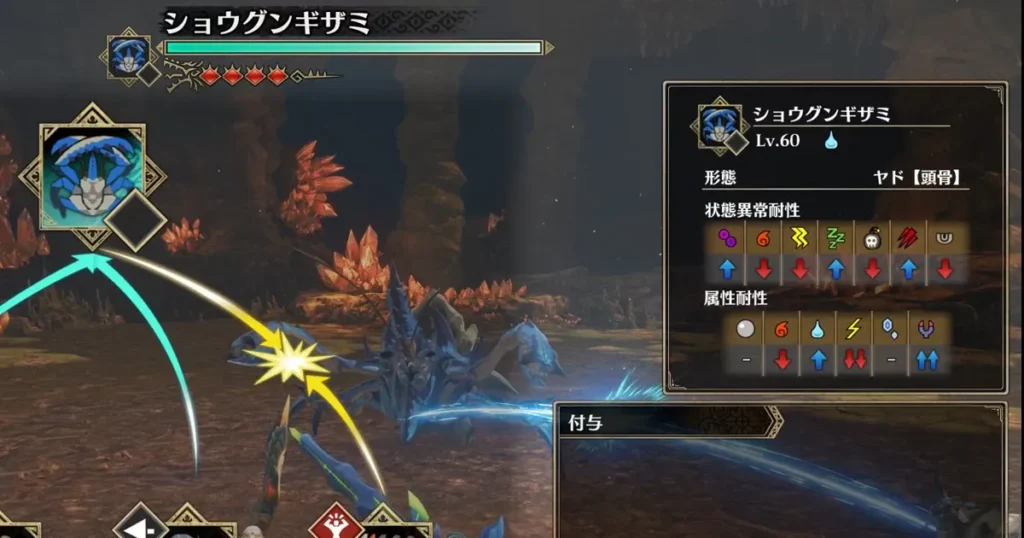Image resolution: width=1024 pixels, height=538 pixels.
Task: View the sleep resistance icon
Action: [x=835, y=238]
